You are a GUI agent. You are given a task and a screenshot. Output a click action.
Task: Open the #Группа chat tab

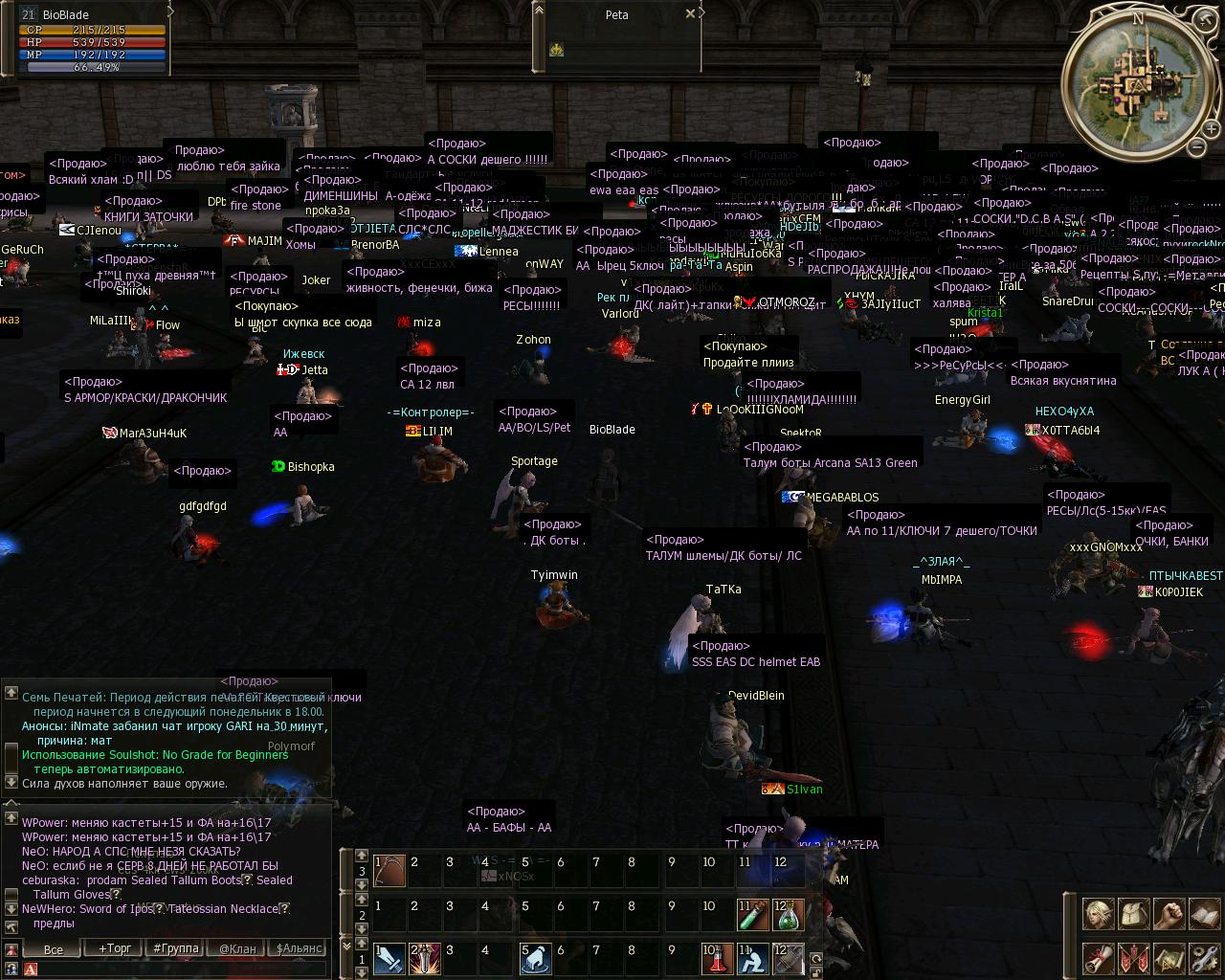point(176,948)
